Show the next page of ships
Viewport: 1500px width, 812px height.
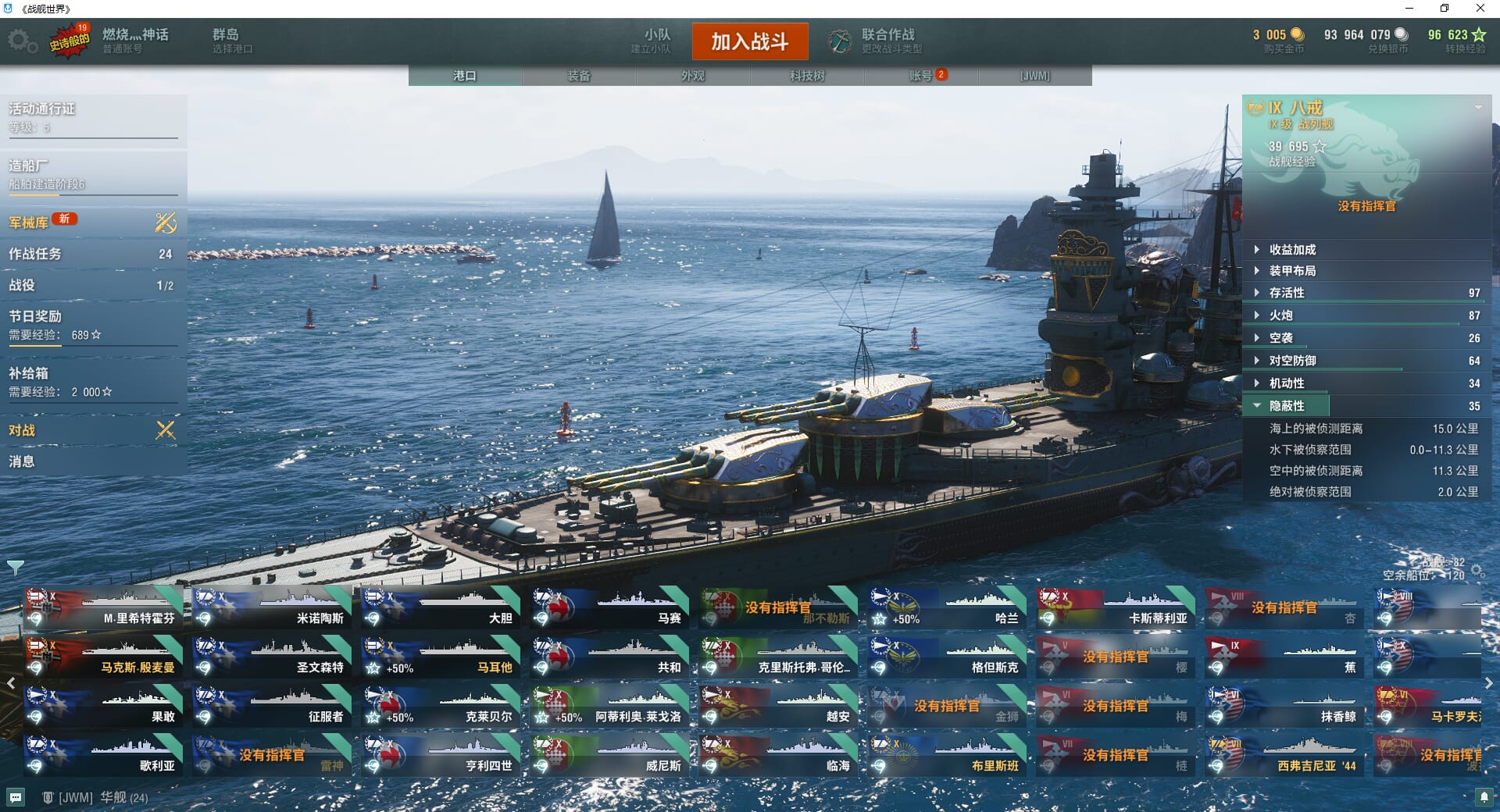pos(1488,683)
